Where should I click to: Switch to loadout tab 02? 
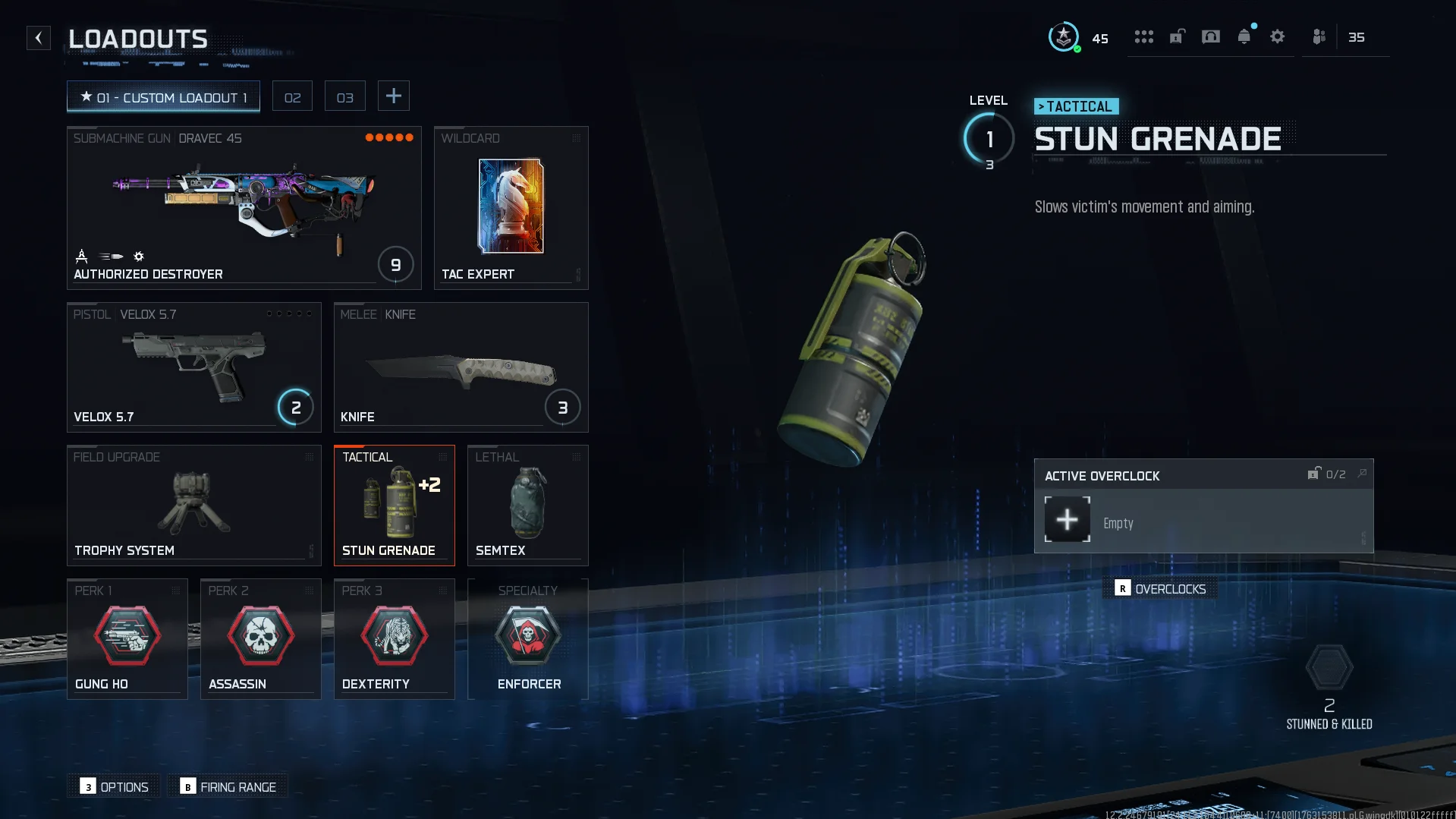pyautogui.click(x=292, y=97)
